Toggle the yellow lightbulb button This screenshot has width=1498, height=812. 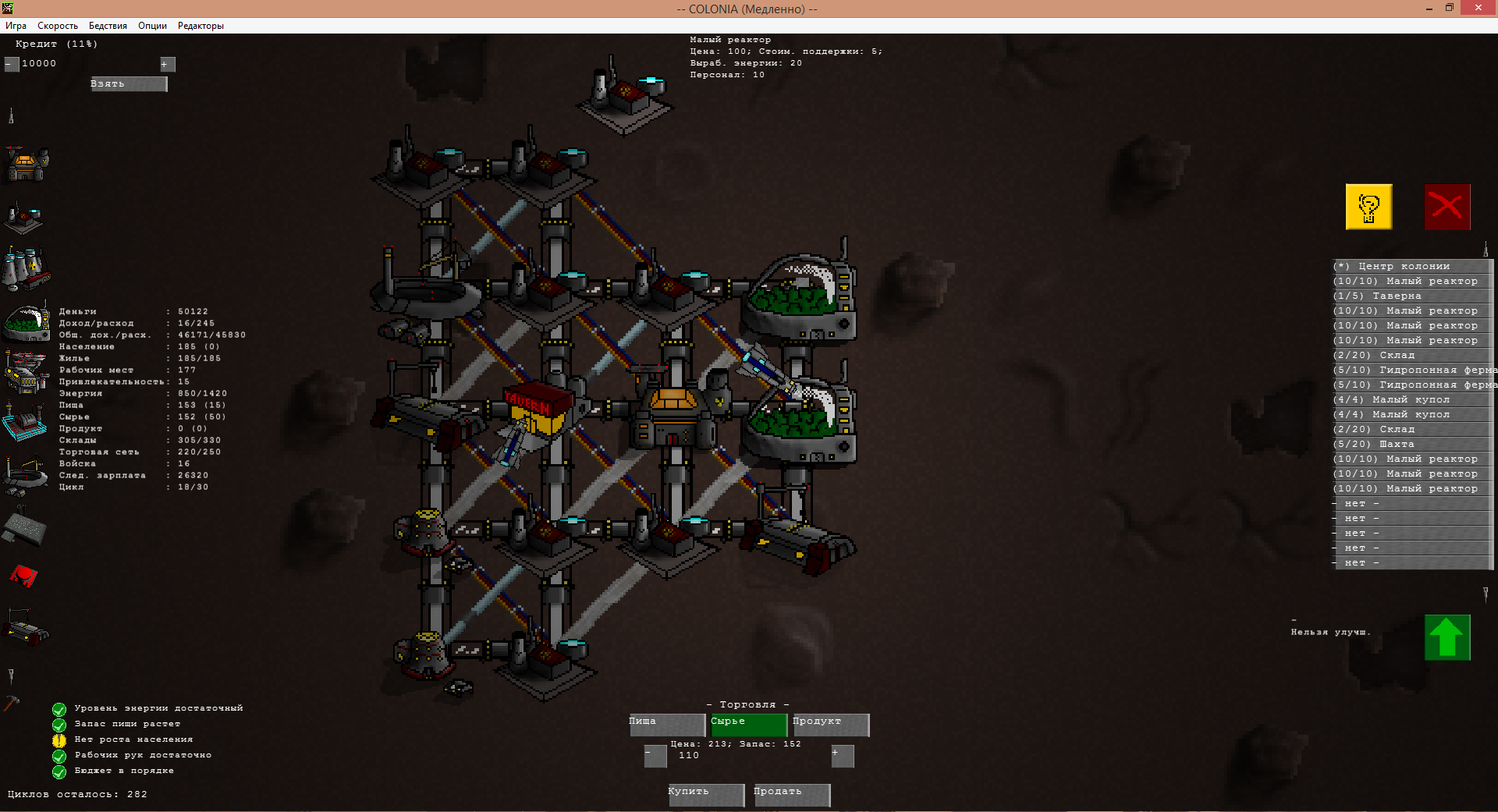[1368, 207]
